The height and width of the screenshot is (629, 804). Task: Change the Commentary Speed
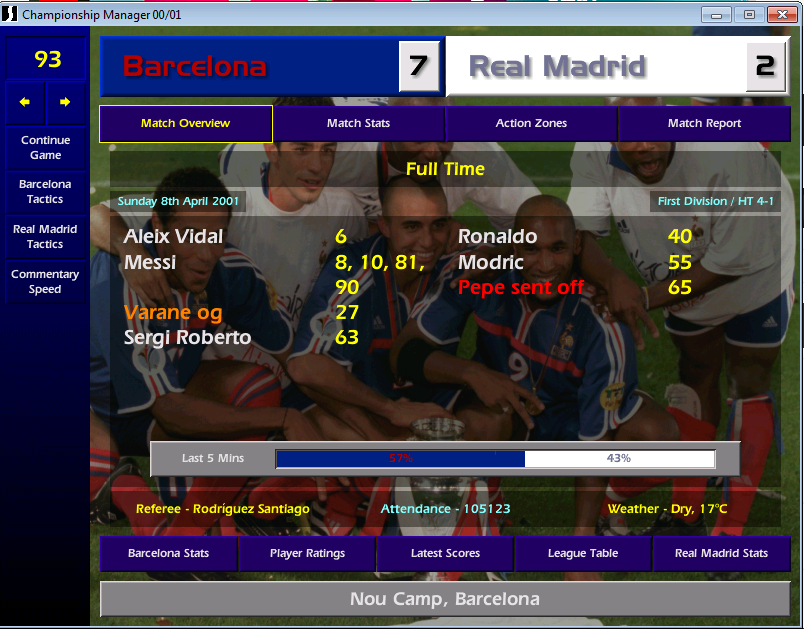coord(45,282)
